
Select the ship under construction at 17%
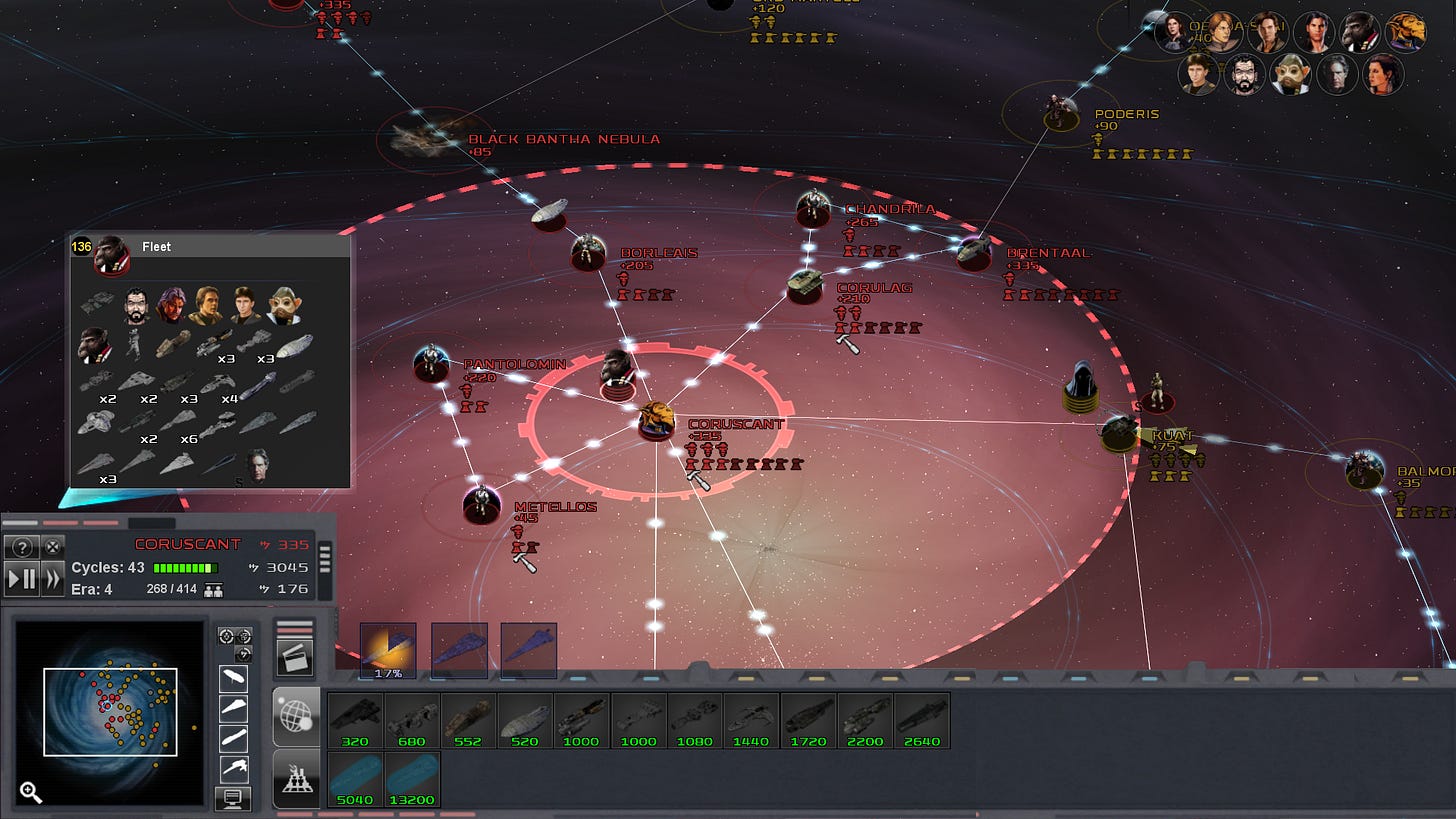pyautogui.click(x=387, y=650)
